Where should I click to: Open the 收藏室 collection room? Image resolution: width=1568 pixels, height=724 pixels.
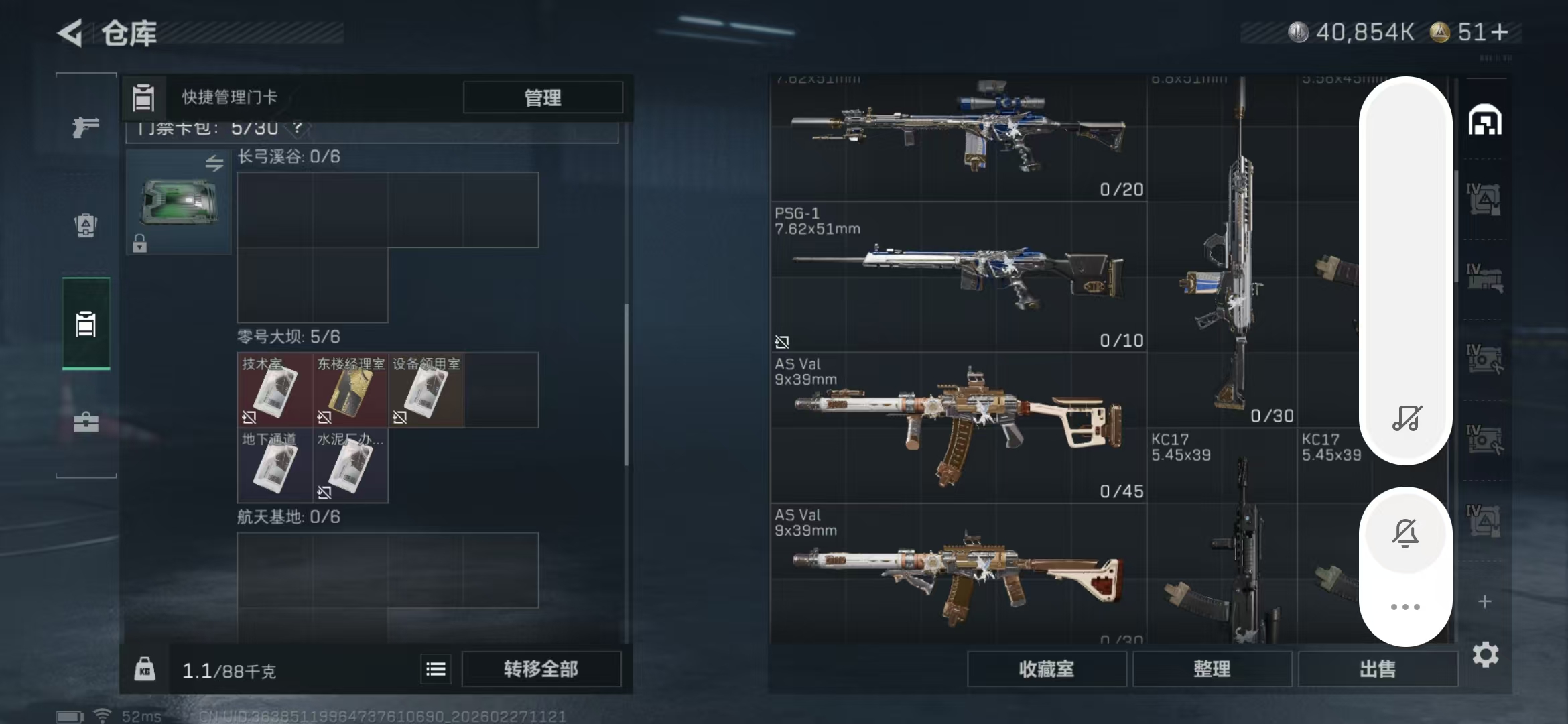(1046, 669)
